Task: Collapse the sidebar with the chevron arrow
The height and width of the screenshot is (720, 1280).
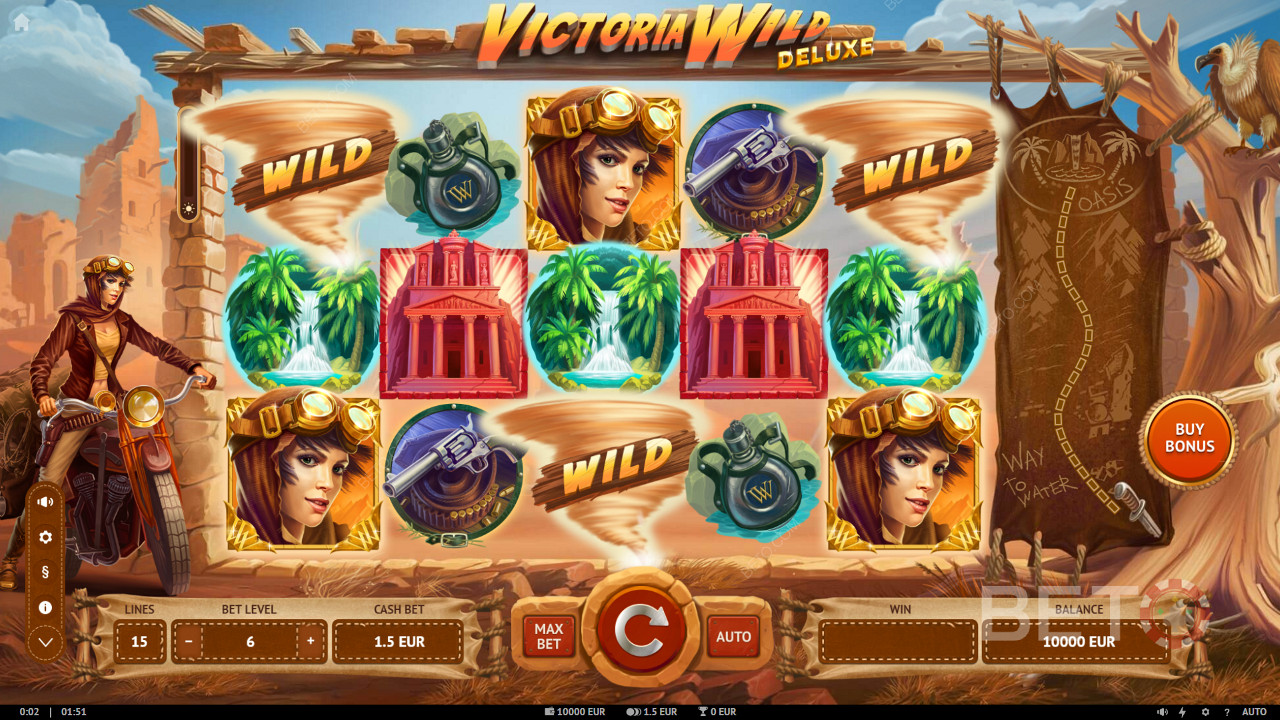Action: (45, 641)
